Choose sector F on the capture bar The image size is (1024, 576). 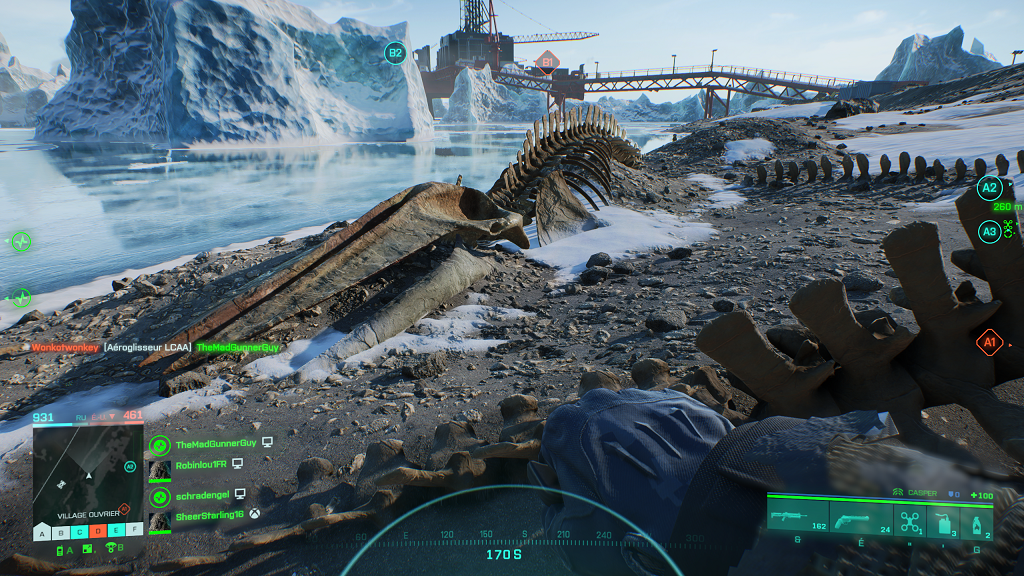[x=133, y=530]
